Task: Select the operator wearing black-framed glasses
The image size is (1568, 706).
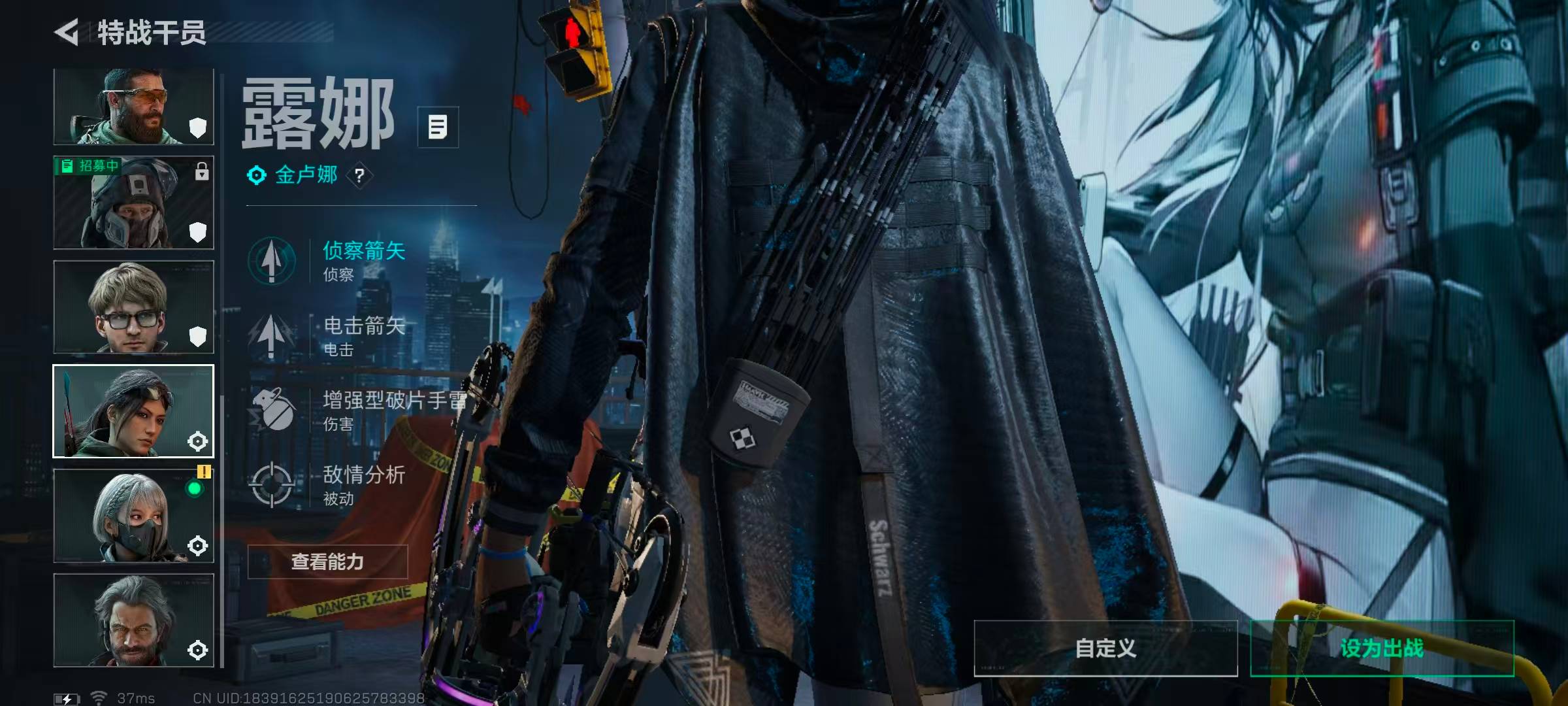Action: (x=133, y=307)
